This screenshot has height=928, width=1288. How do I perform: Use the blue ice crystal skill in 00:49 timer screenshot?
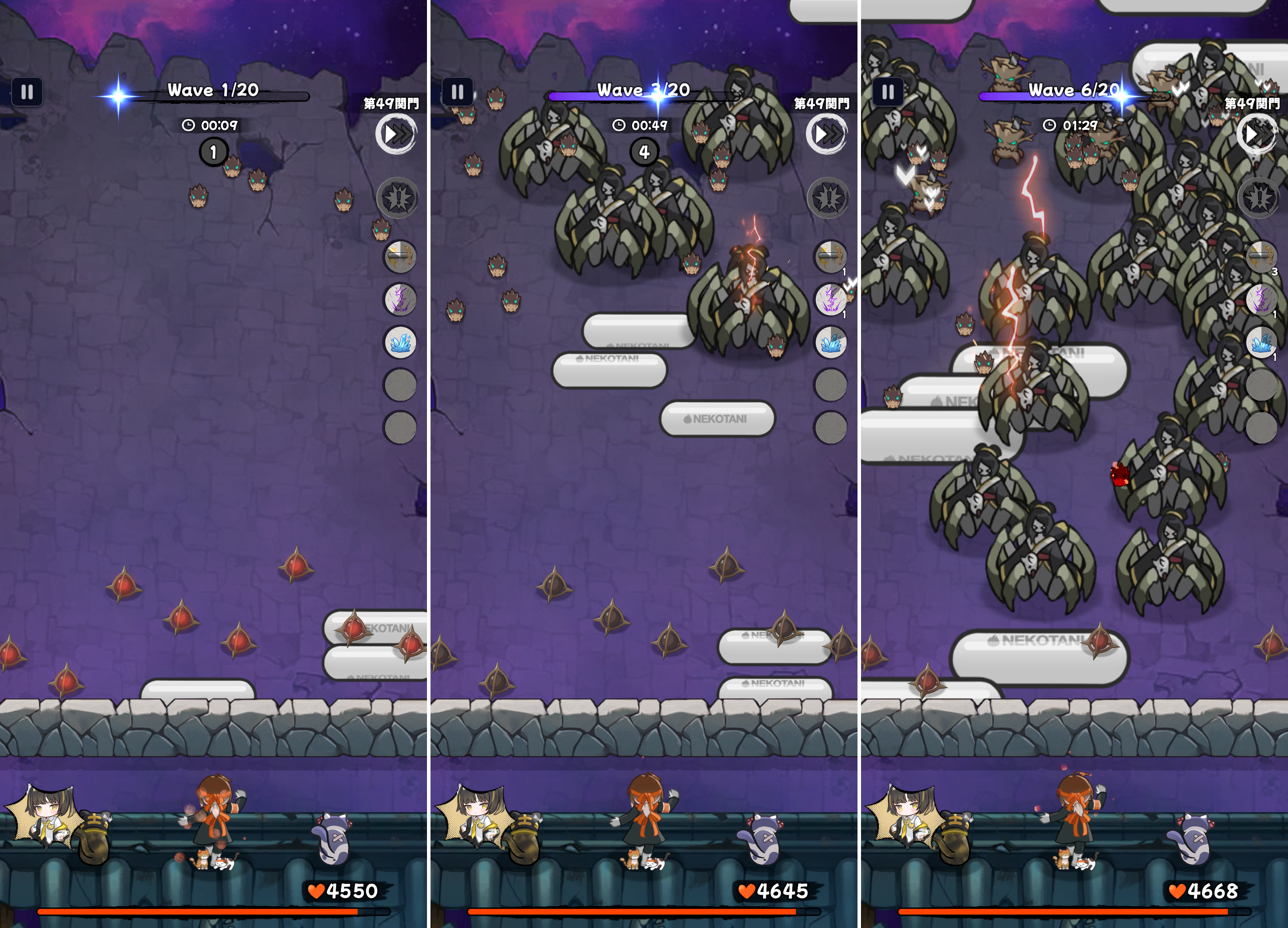[x=830, y=342]
